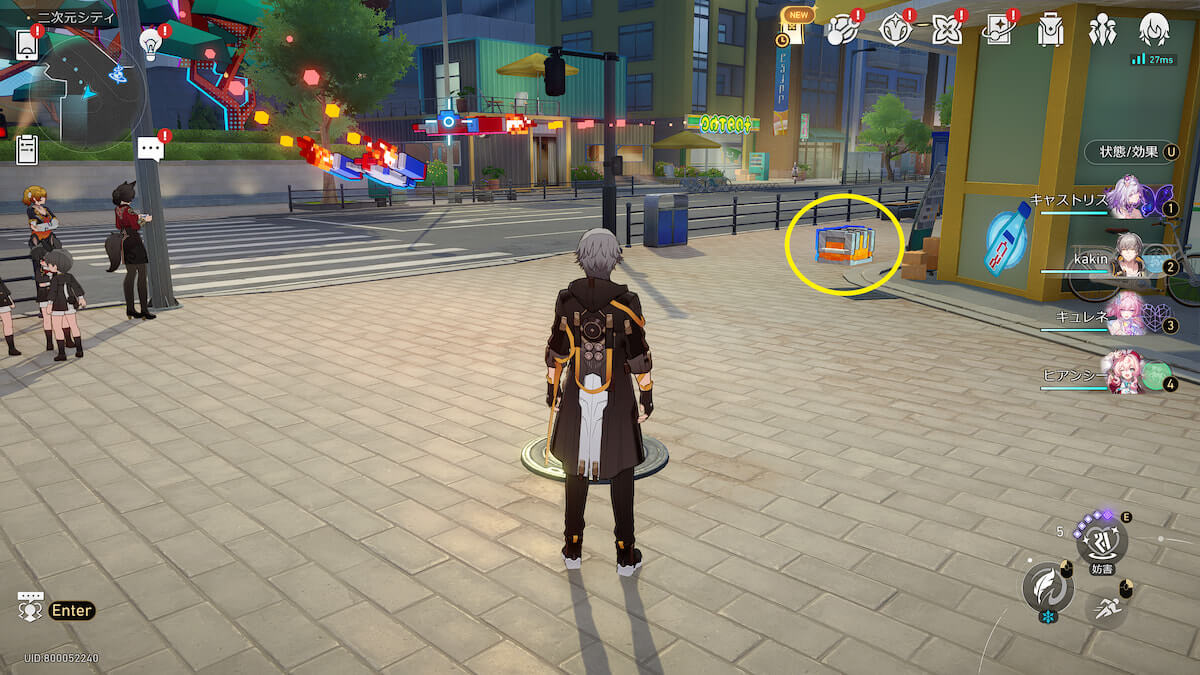Open the three-figure team setup icon

pos(1102,30)
